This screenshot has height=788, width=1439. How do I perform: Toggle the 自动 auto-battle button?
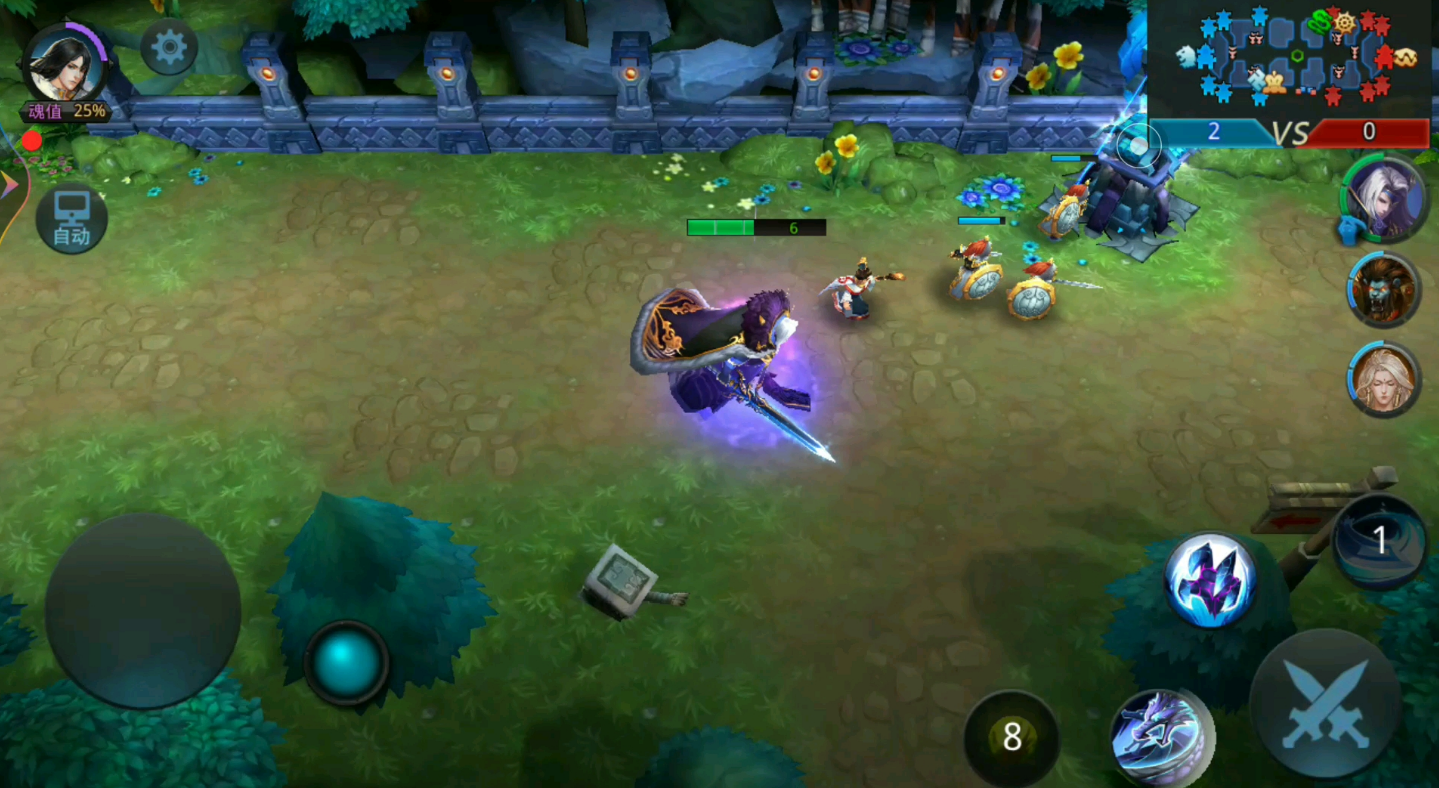(72, 219)
